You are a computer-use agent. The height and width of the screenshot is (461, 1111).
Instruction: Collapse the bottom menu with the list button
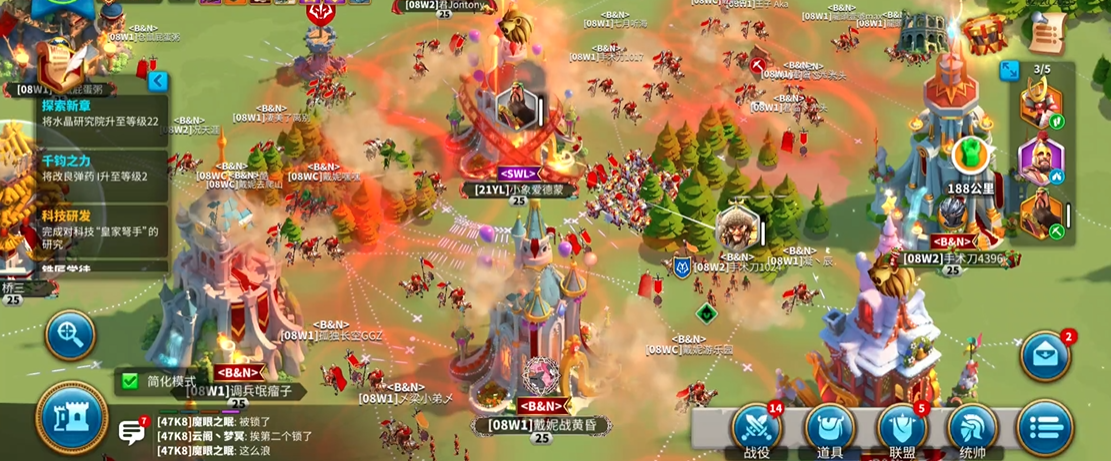(x=1045, y=427)
